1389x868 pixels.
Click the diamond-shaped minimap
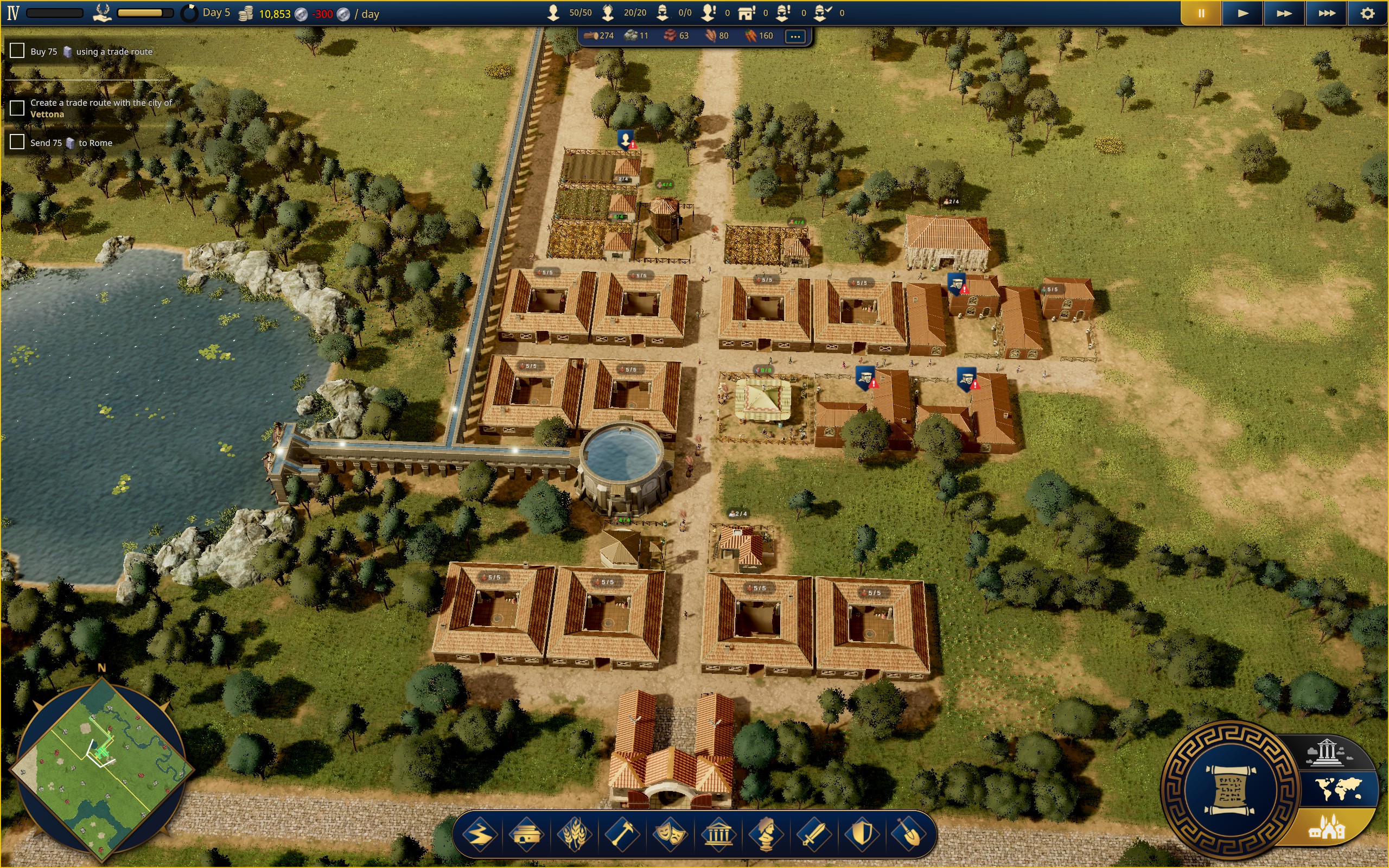point(102,769)
